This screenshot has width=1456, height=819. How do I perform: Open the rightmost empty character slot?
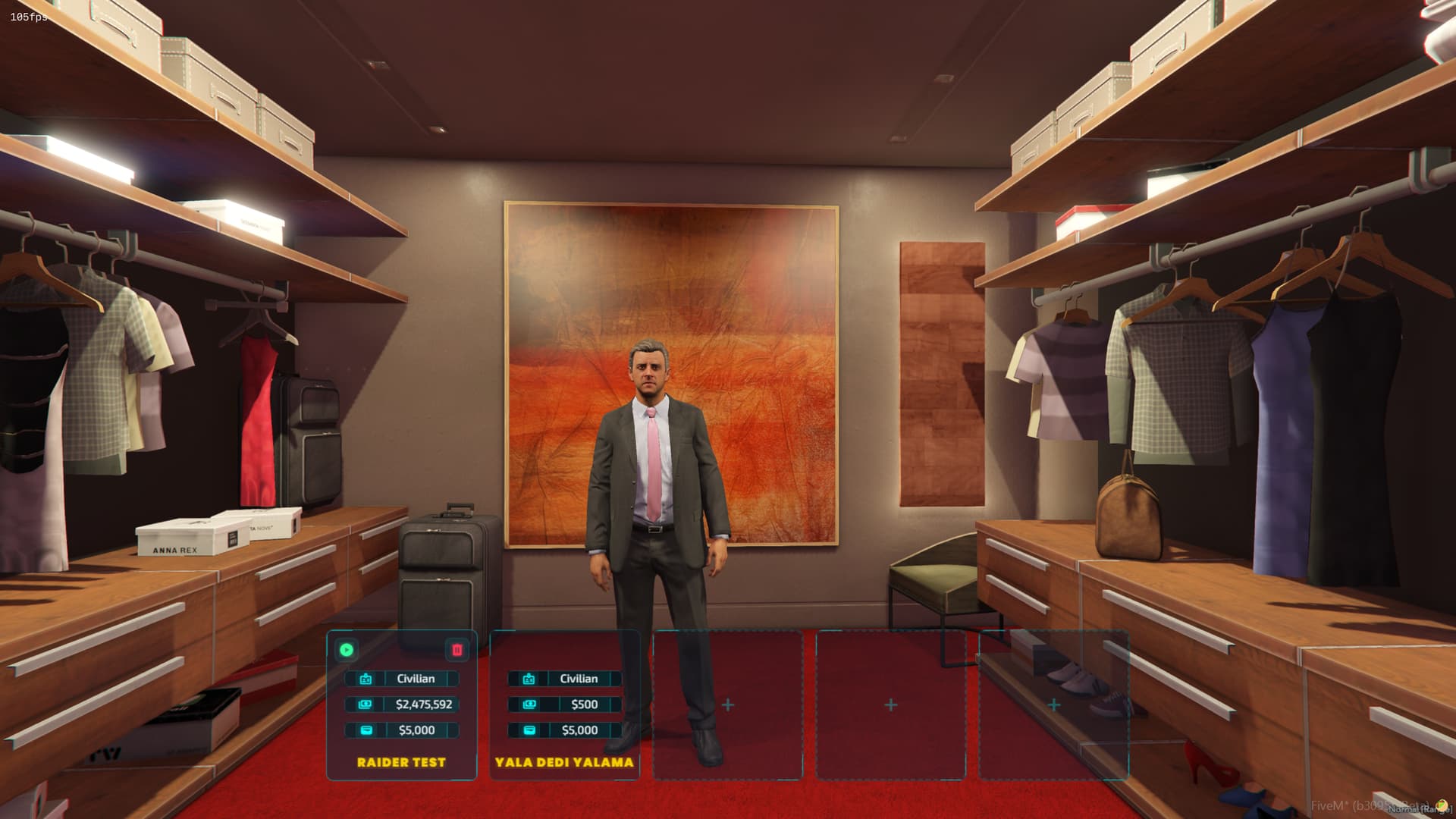pos(1055,704)
